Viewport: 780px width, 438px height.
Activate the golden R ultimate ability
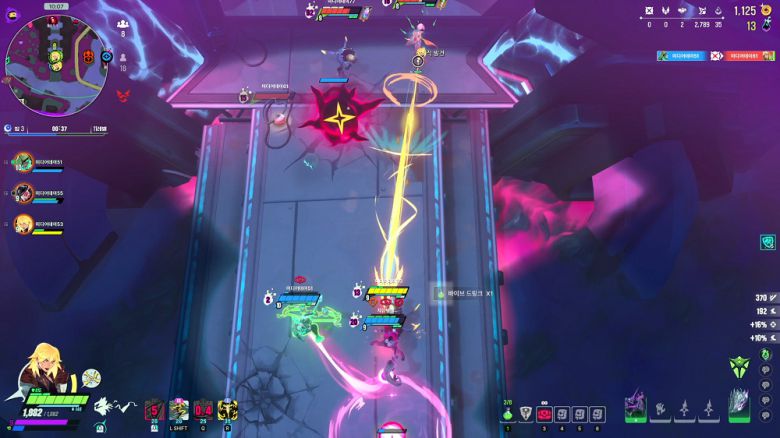click(228, 410)
